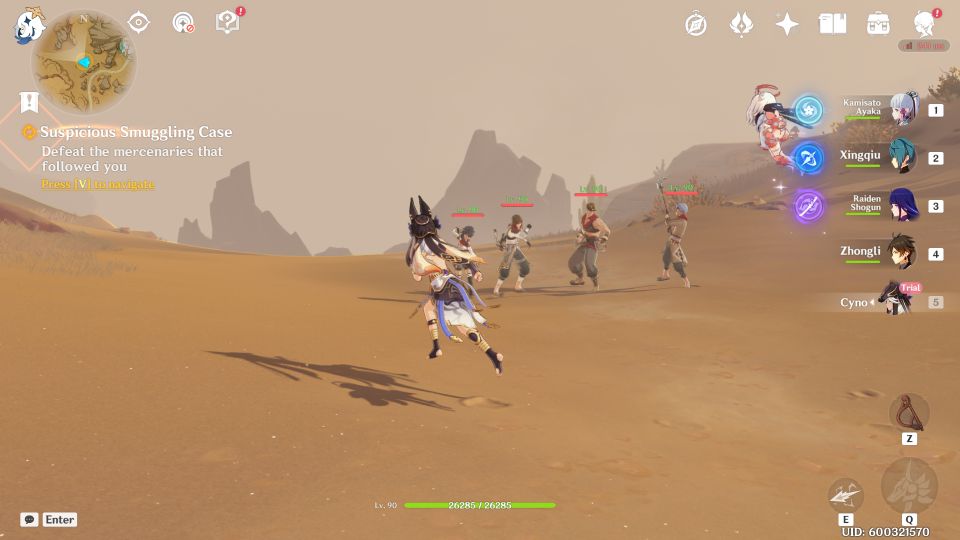Switch to Raiden Shogun
This screenshot has width=960, height=540.
[x=903, y=205]
